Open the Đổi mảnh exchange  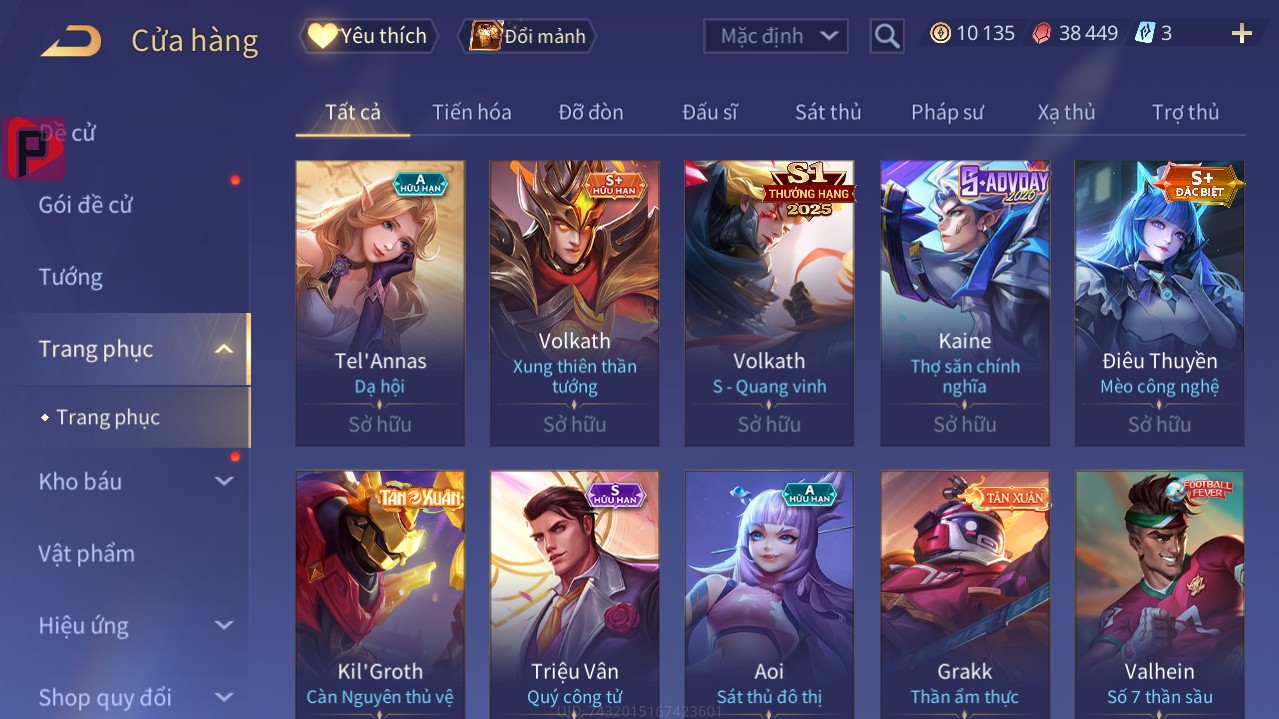coord(527,36)
